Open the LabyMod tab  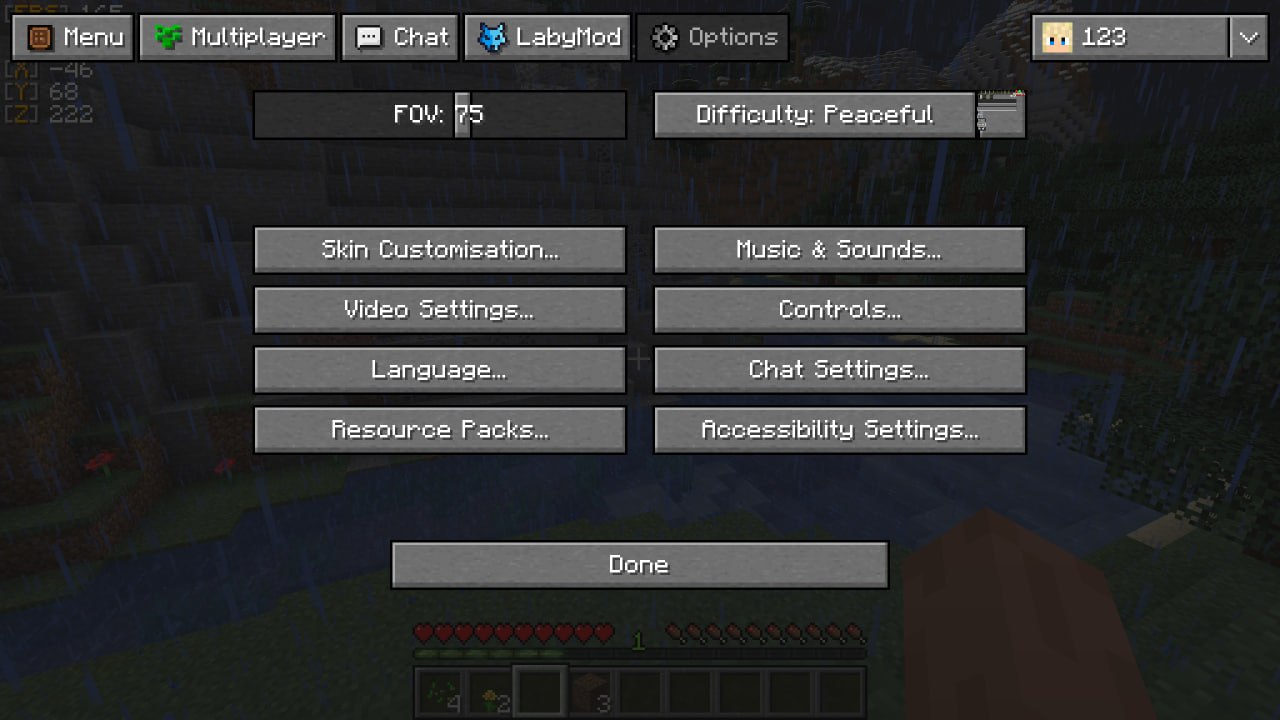548,38
